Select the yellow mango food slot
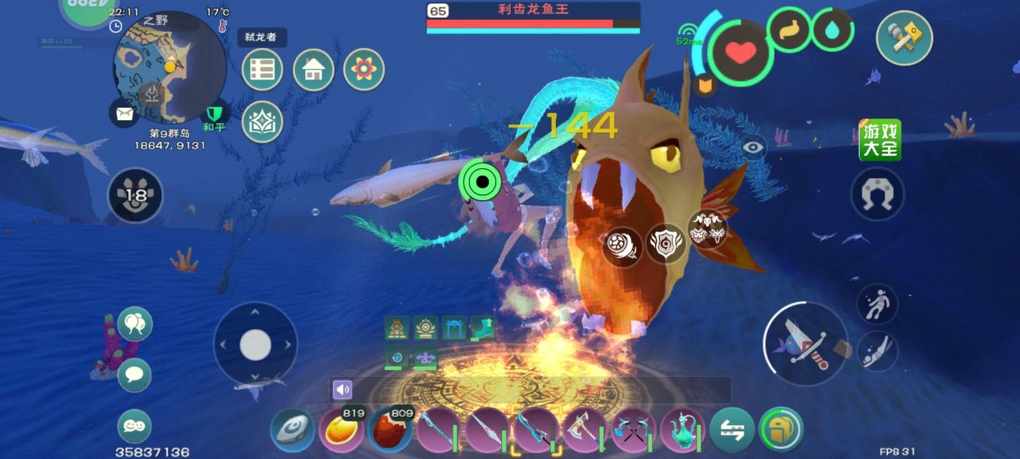1020x459 pixels. (340, 431)
